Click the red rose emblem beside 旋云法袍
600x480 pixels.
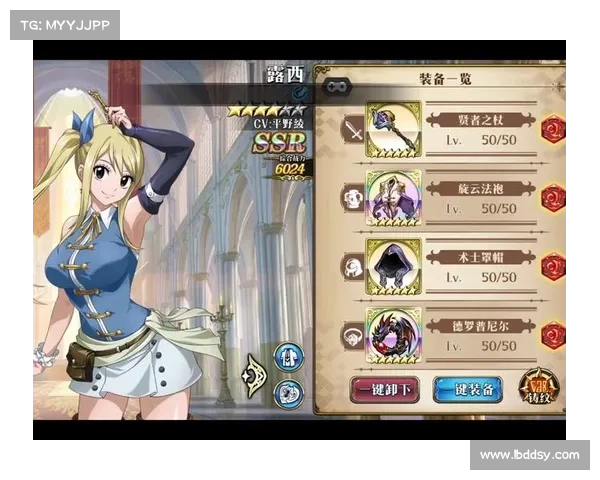(553, 197)
